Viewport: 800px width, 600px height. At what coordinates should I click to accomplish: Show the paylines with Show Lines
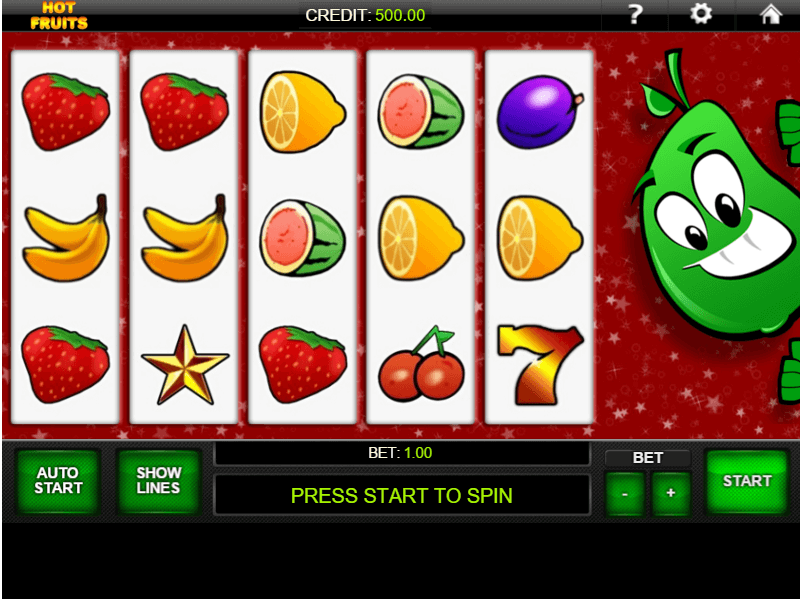pyautogui.click(x=159, y=482)
